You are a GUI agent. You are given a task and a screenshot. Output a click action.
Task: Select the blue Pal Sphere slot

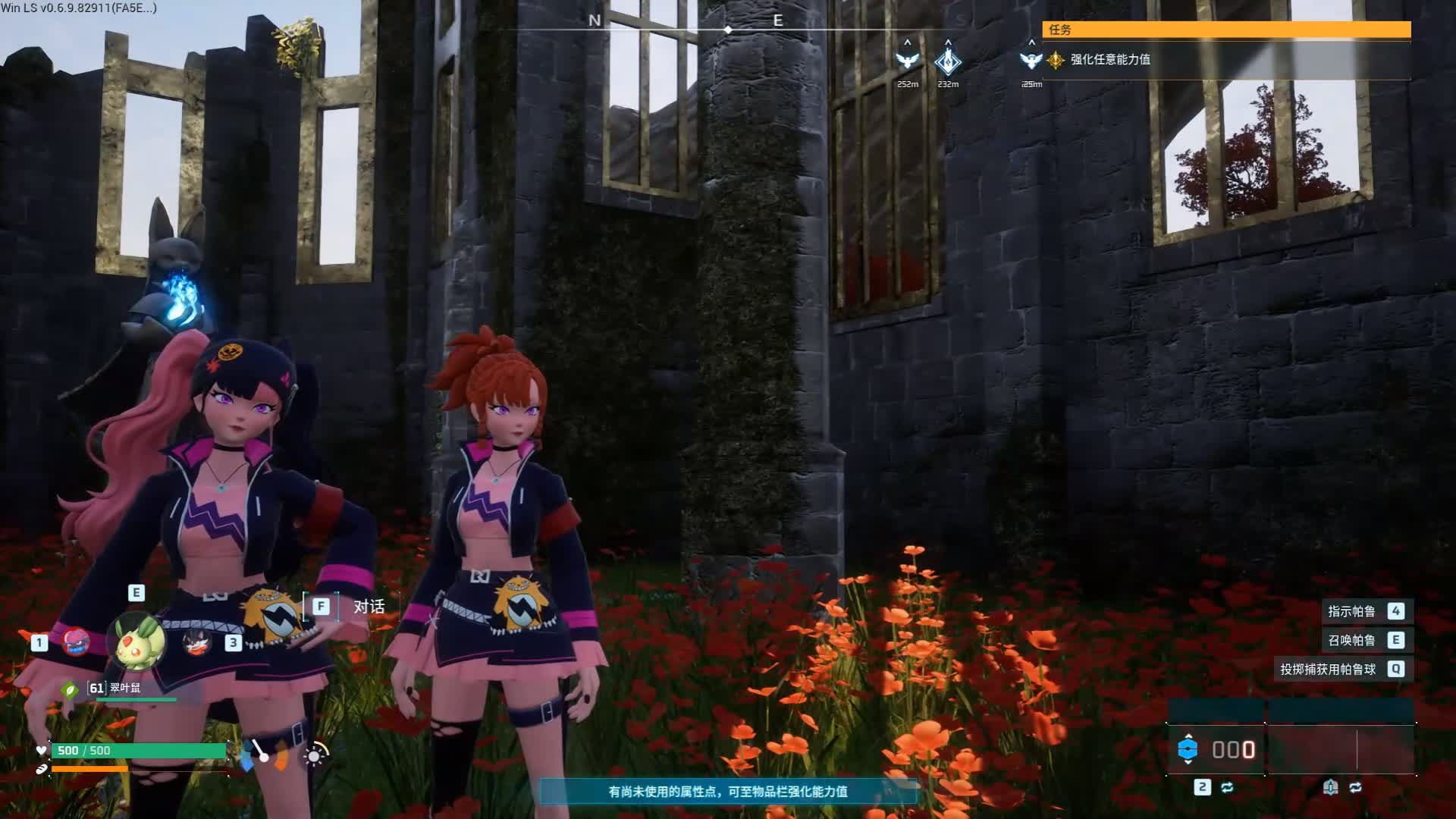1188,749
